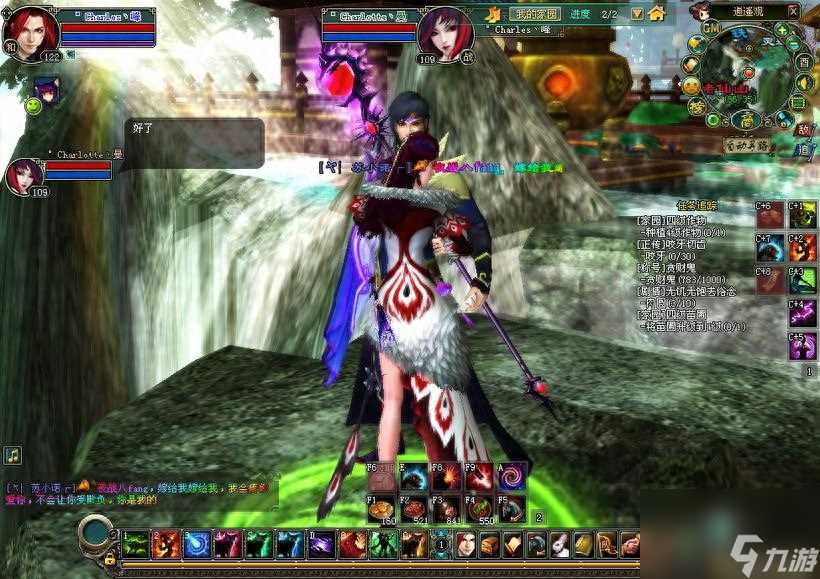Close the 逍遥观 minimap header
The height and width of the screenshot is (579, 820).
pyautogui.click(x=792, y=11)
